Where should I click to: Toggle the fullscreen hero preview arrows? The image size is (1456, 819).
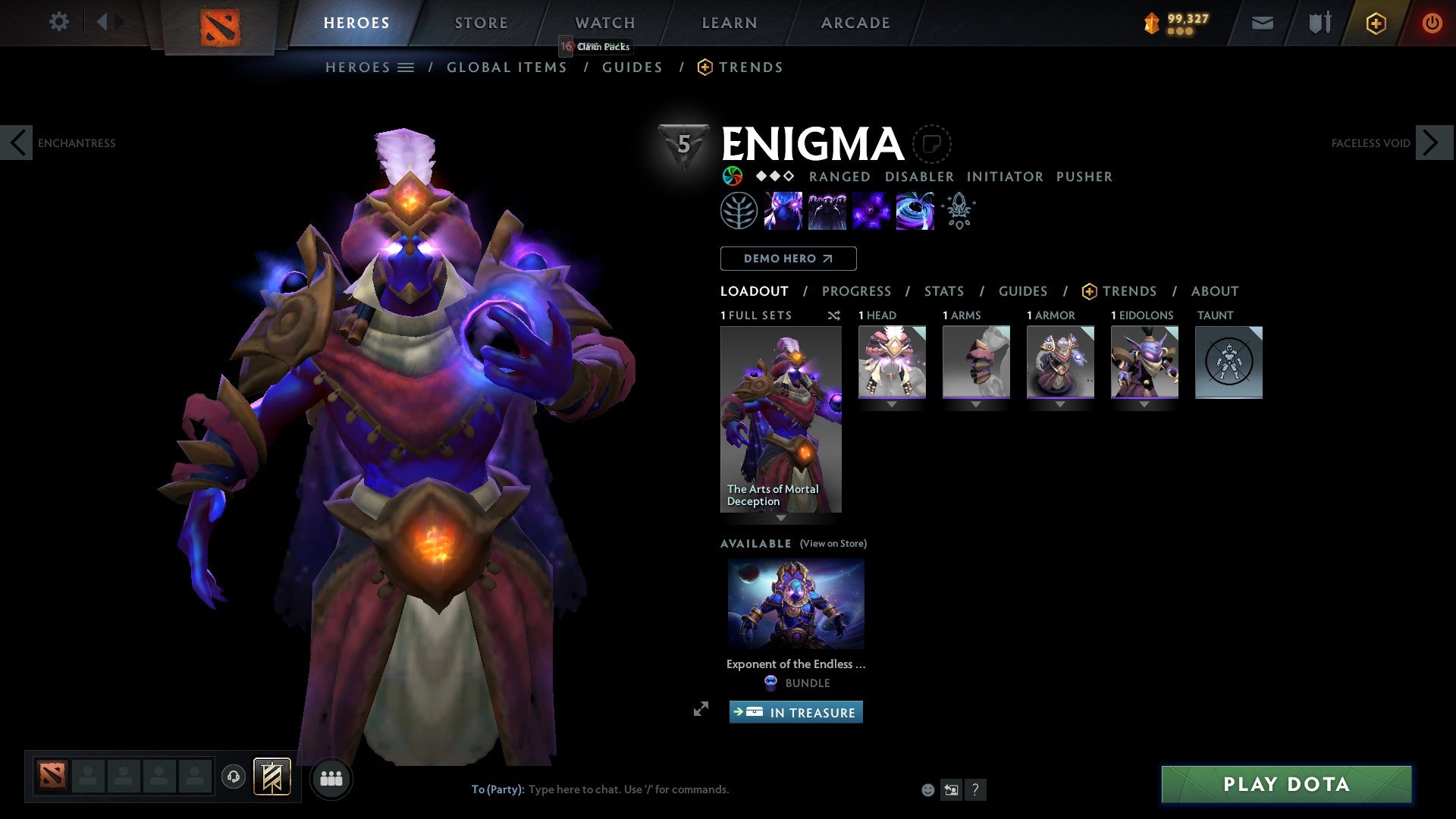click(x=701, y=711)
